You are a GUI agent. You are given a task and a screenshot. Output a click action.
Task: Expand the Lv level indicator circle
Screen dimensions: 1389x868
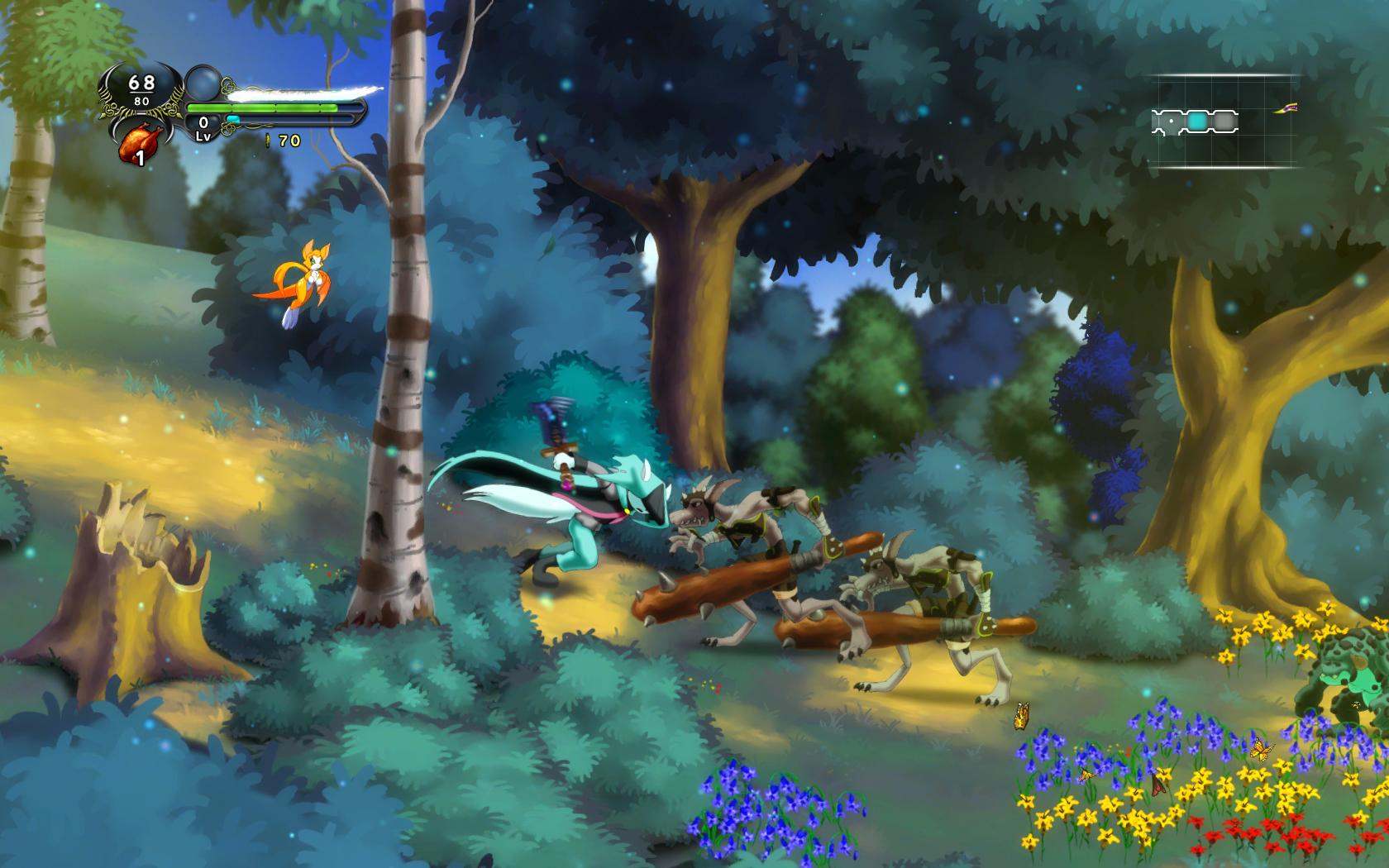[x=201, y=129]
